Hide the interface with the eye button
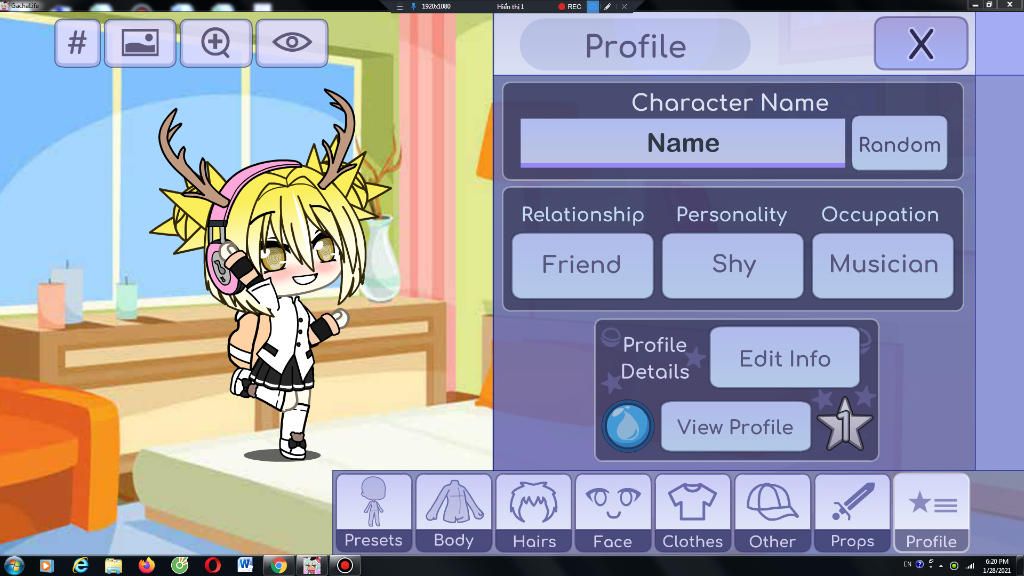The height and width of the screenshot is (576, 1024). [x=291, y=43]
